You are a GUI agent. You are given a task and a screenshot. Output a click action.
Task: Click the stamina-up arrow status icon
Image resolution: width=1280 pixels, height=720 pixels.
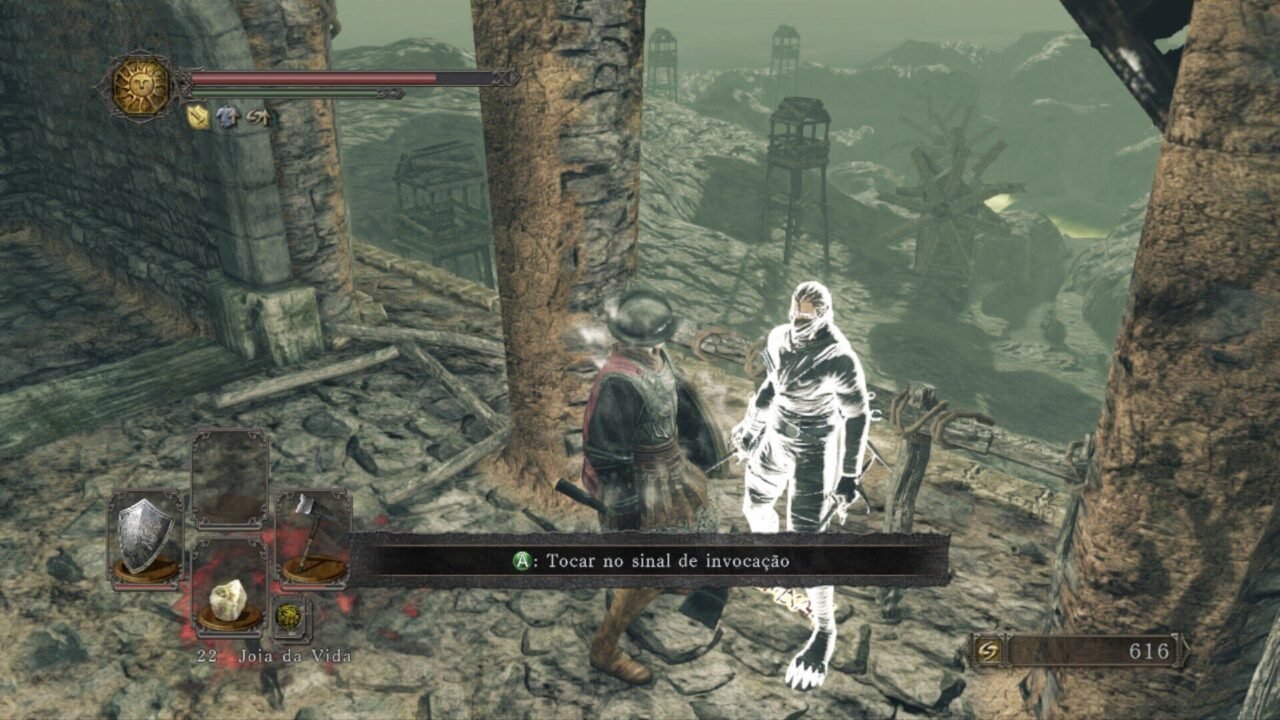click(257, 117)
